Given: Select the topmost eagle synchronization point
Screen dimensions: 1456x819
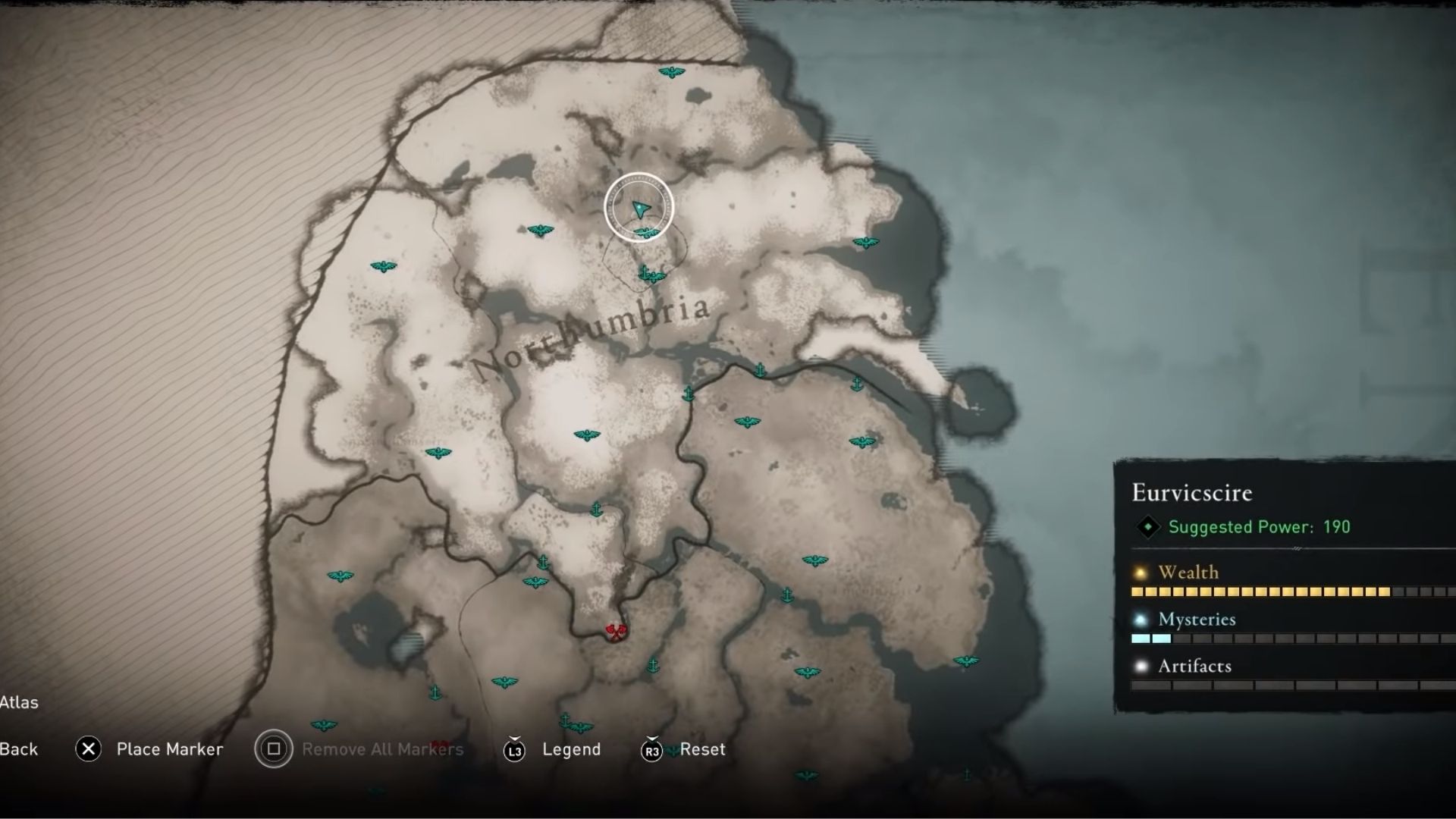Looking at the screenshot, I should coord(670,71).
